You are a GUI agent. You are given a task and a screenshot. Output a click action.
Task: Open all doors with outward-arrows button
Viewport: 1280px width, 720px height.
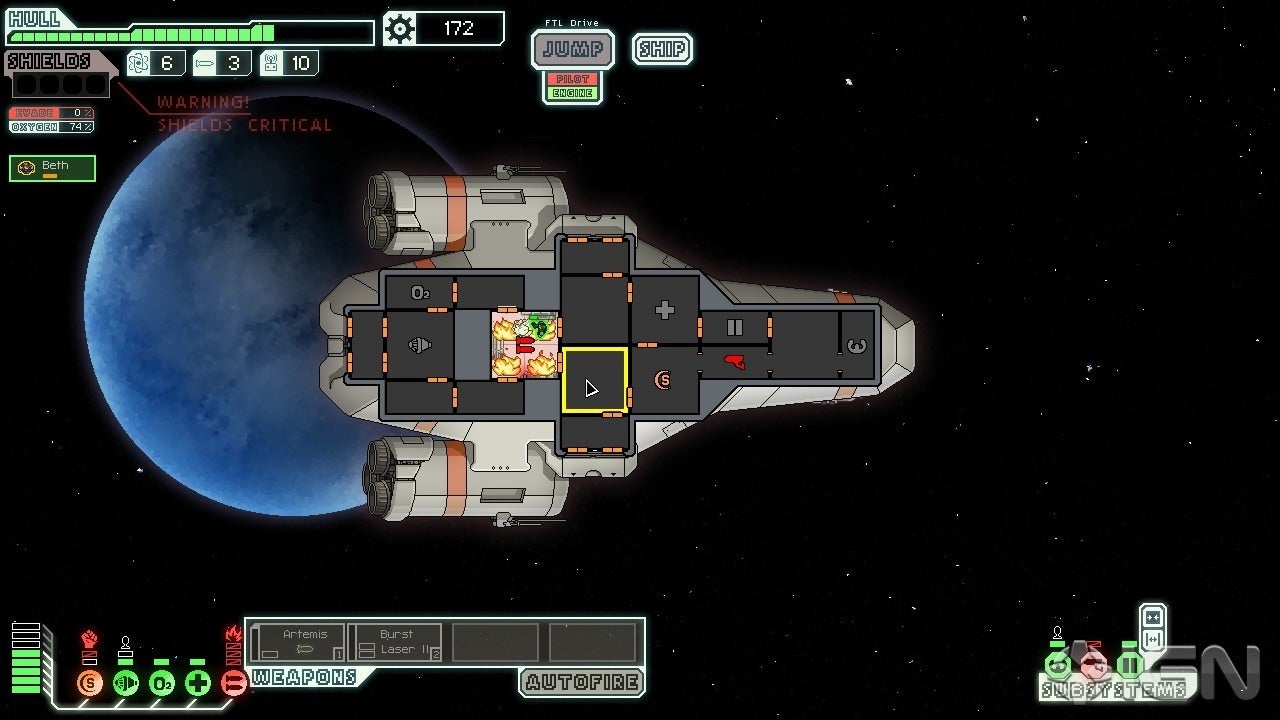[1152, 639]
